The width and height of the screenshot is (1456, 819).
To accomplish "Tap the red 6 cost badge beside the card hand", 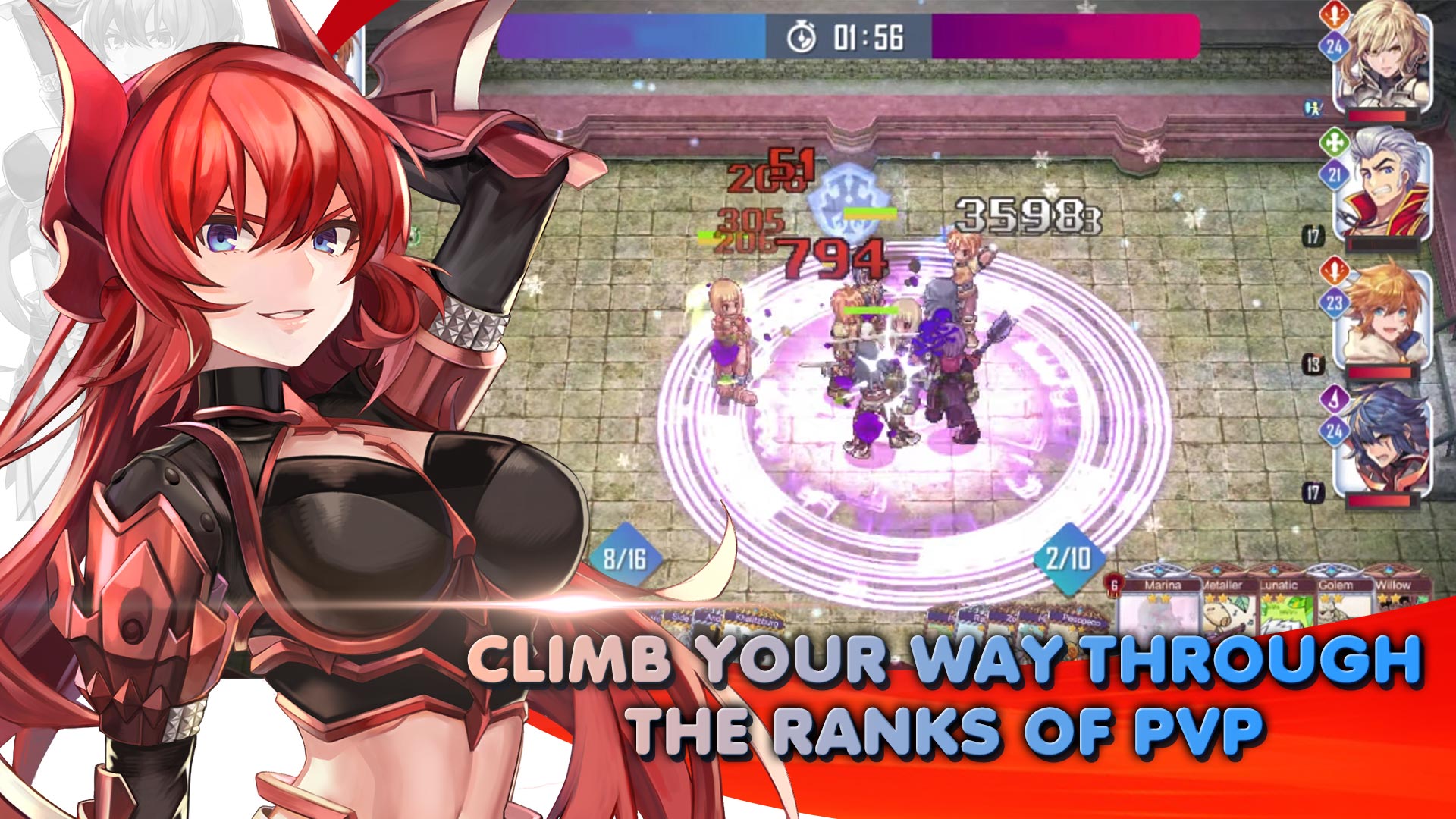I will 1114,585.
